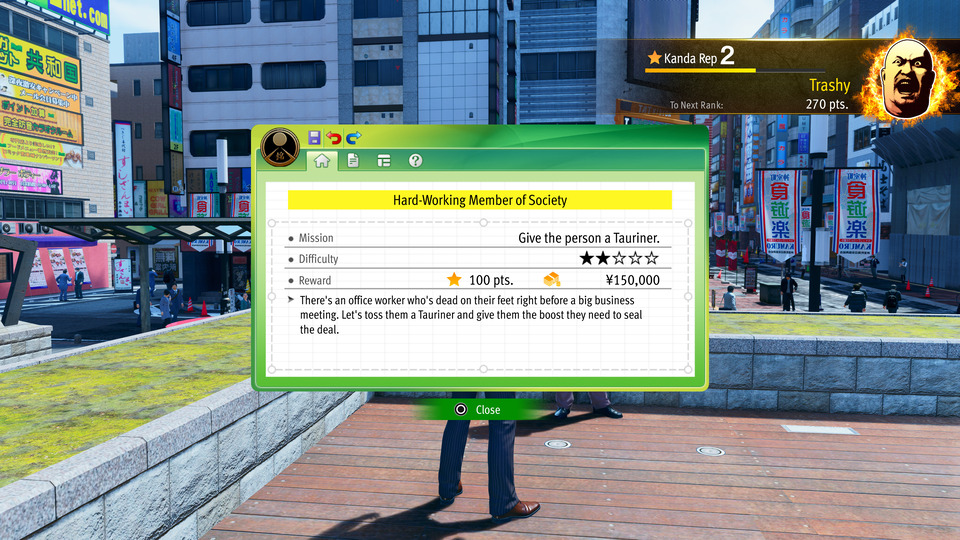Close the mission window
Viewport: 960px width, 540px height.
(x=479, y=410)
